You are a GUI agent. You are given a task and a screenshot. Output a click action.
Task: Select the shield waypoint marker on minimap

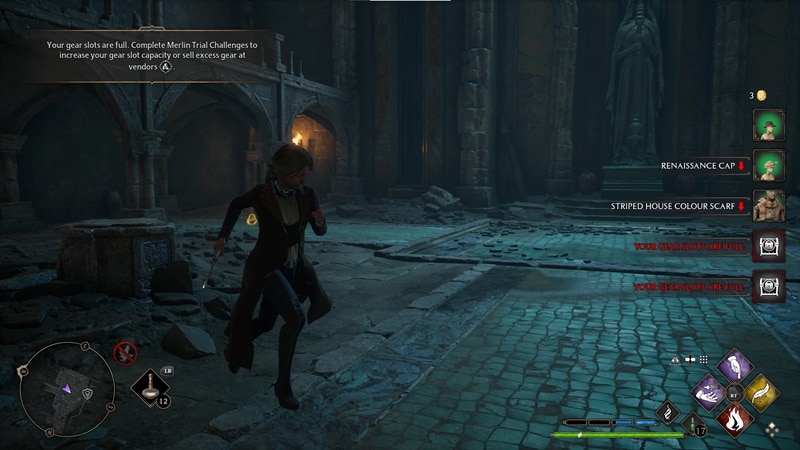pyautogui.click(x=88, y=393)
